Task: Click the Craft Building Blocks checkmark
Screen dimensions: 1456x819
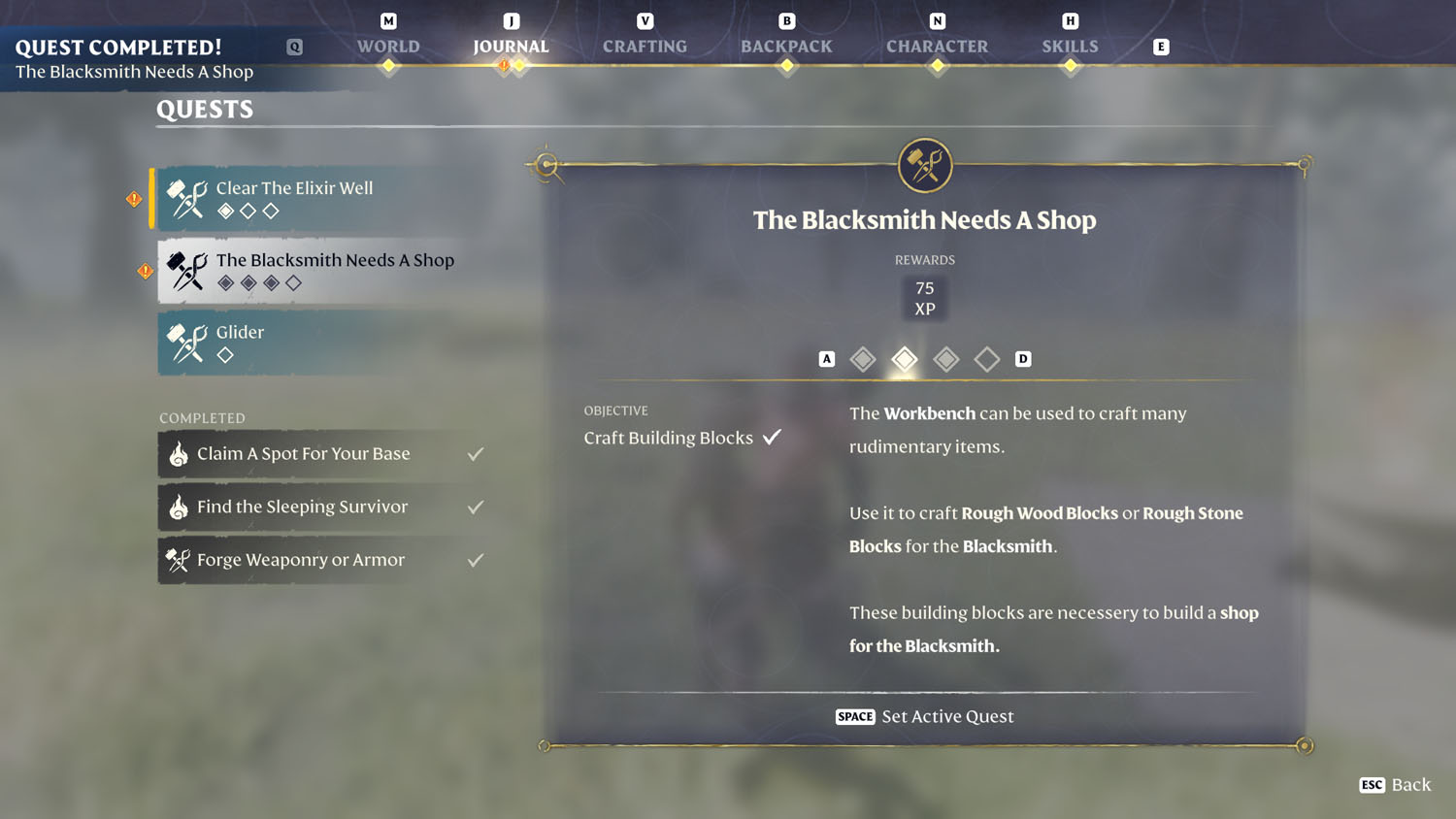Action: click(772, 437)
